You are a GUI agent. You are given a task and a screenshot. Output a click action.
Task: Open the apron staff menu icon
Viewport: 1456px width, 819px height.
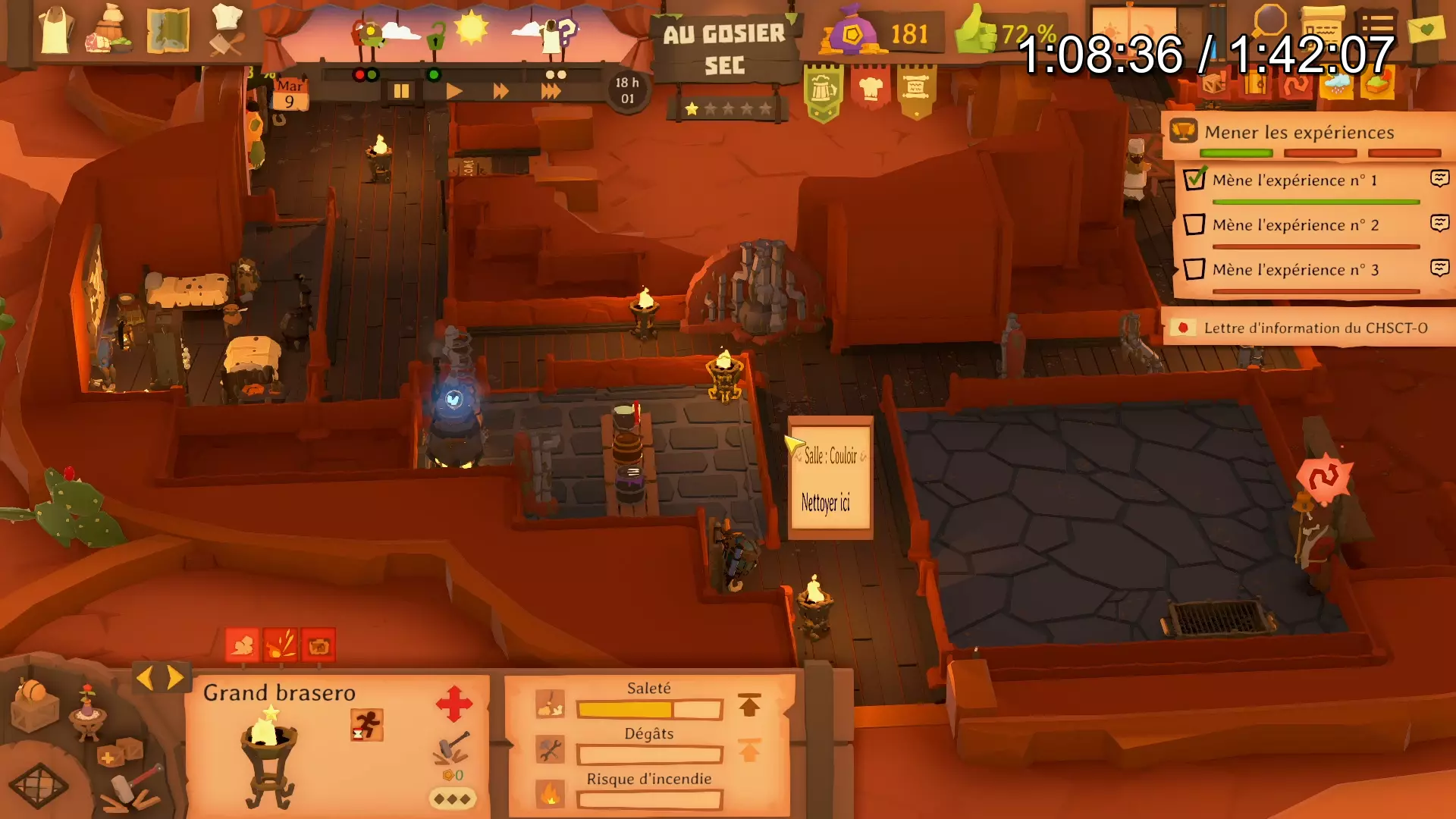click(x=56, y=30)
